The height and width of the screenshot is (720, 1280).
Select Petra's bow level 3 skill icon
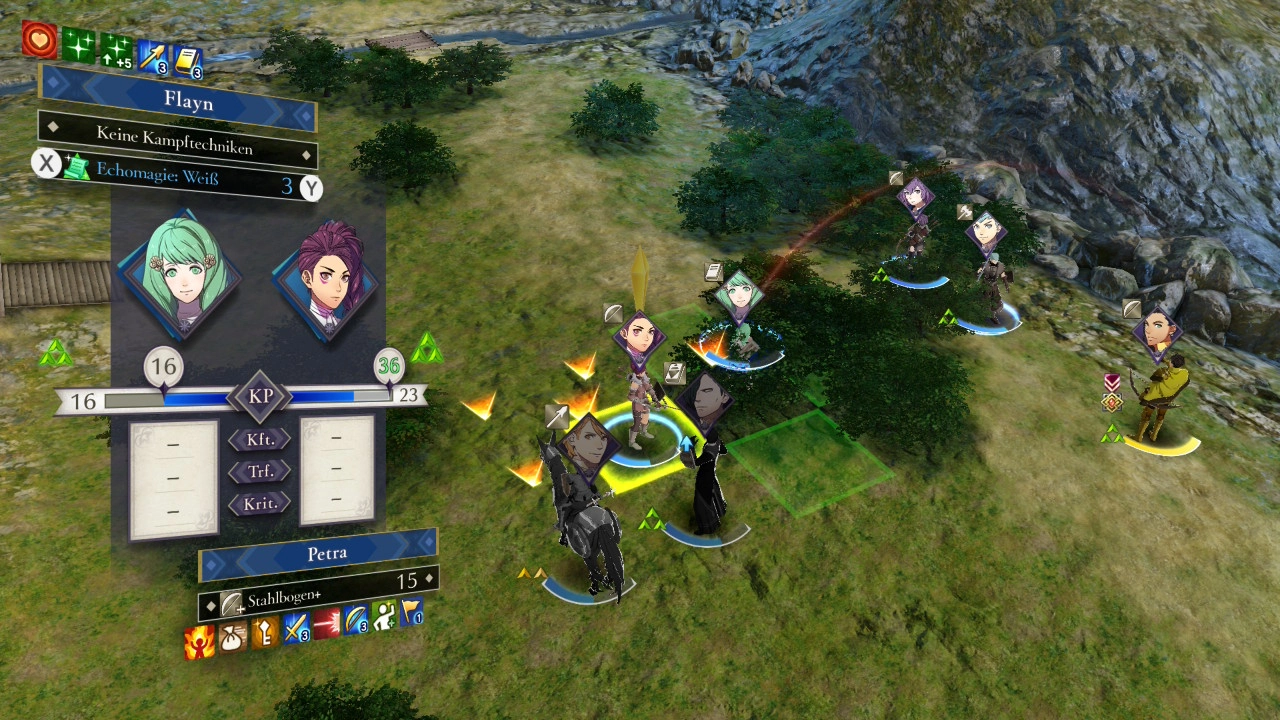click(x=355, y=620)
